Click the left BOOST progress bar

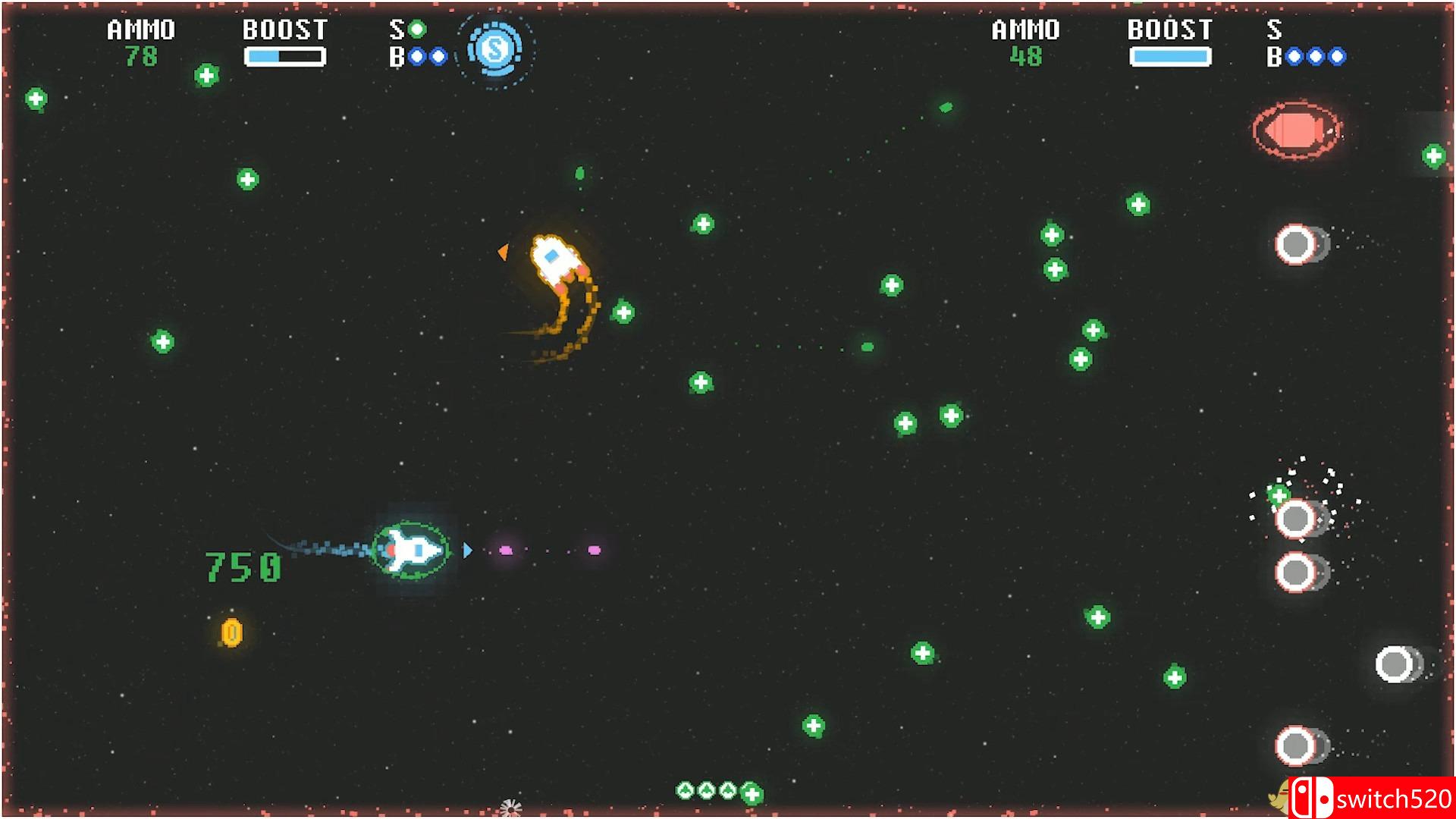284,54
